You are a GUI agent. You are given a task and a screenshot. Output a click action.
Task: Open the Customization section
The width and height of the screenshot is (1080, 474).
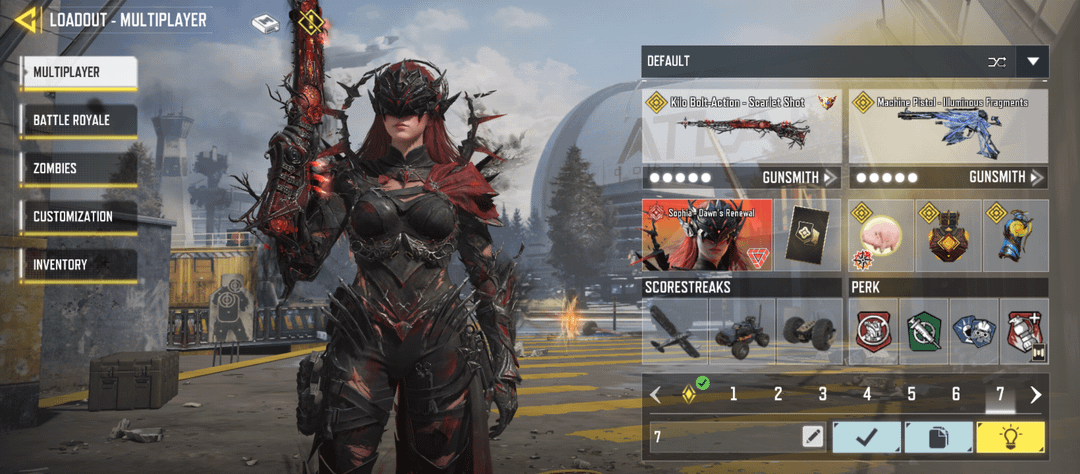click(78, 216)
